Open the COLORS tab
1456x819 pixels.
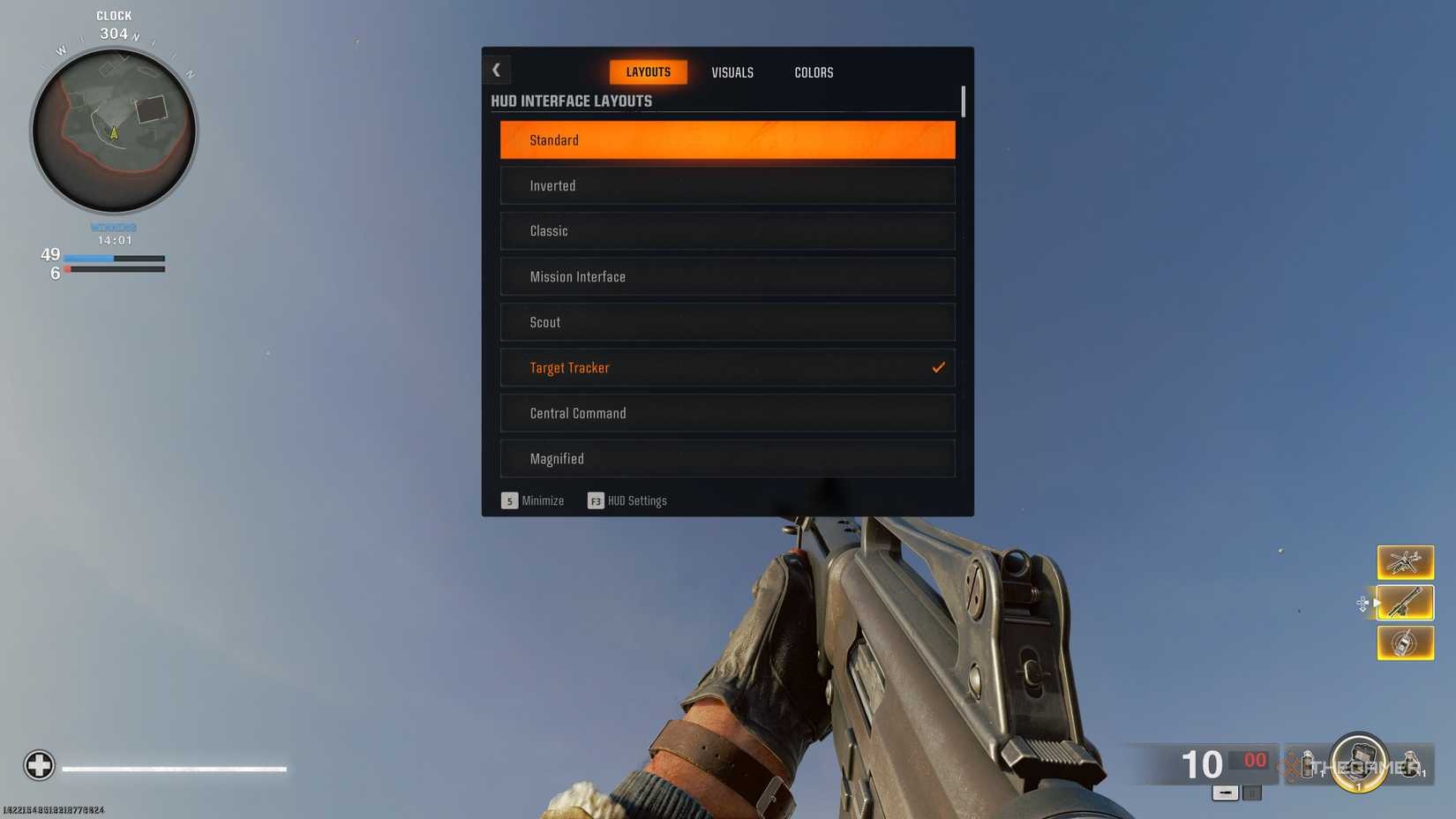pos(813,72)
